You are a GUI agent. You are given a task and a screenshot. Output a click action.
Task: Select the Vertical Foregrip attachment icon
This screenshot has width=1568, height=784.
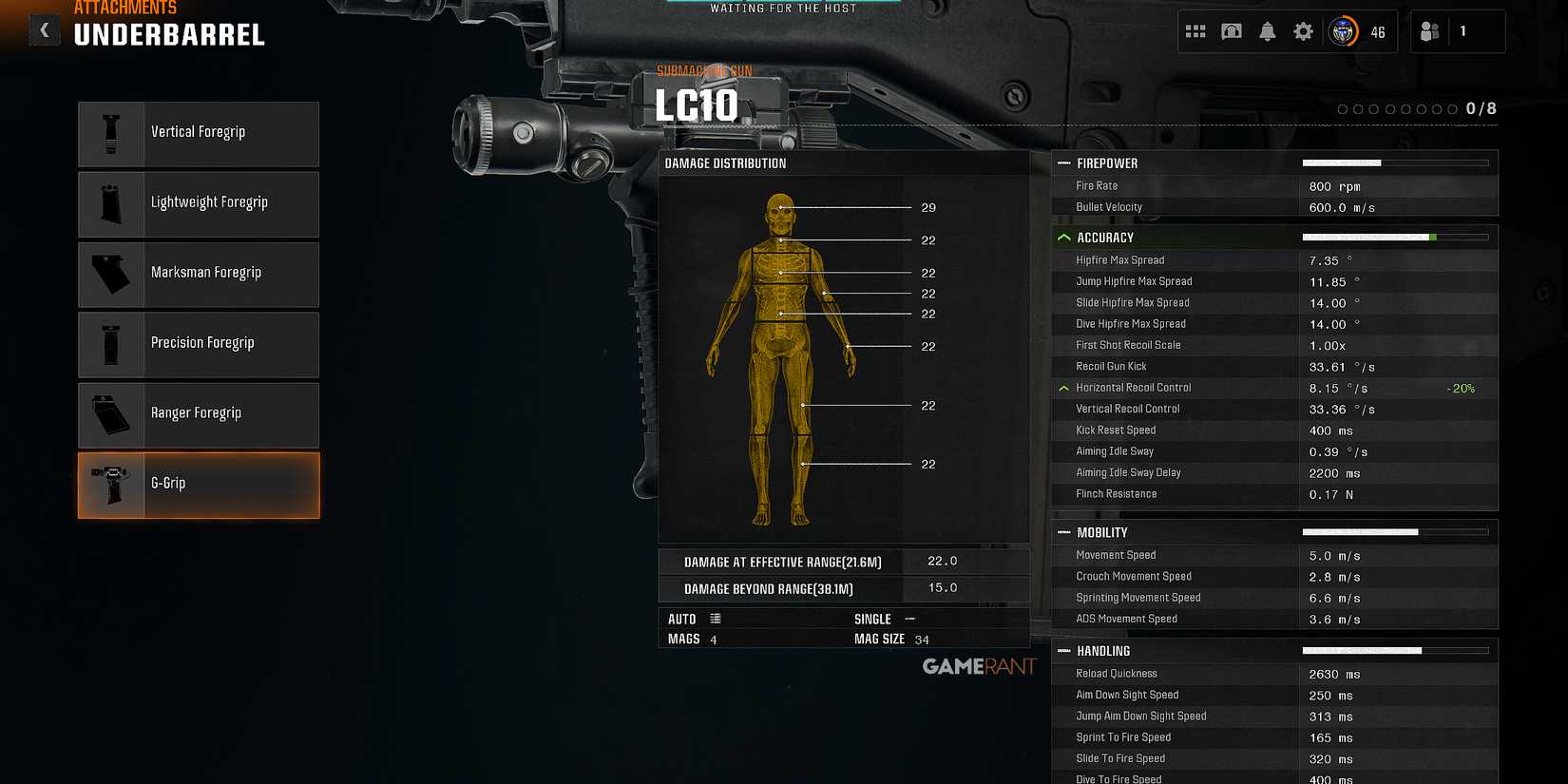tap(112, 132)
